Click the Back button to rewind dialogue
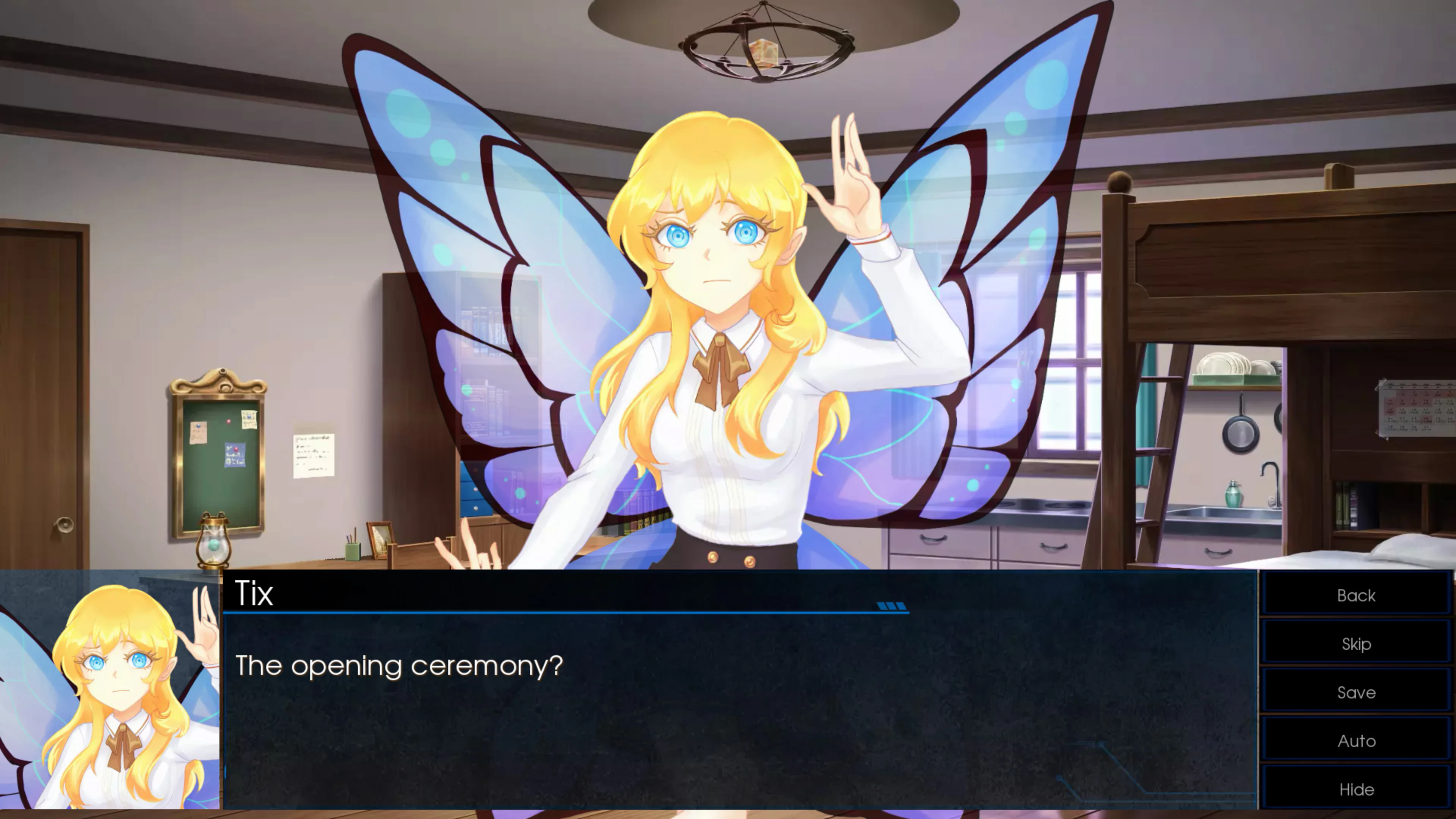Viewport: 1456px width, 819px height. [1356, 595]
